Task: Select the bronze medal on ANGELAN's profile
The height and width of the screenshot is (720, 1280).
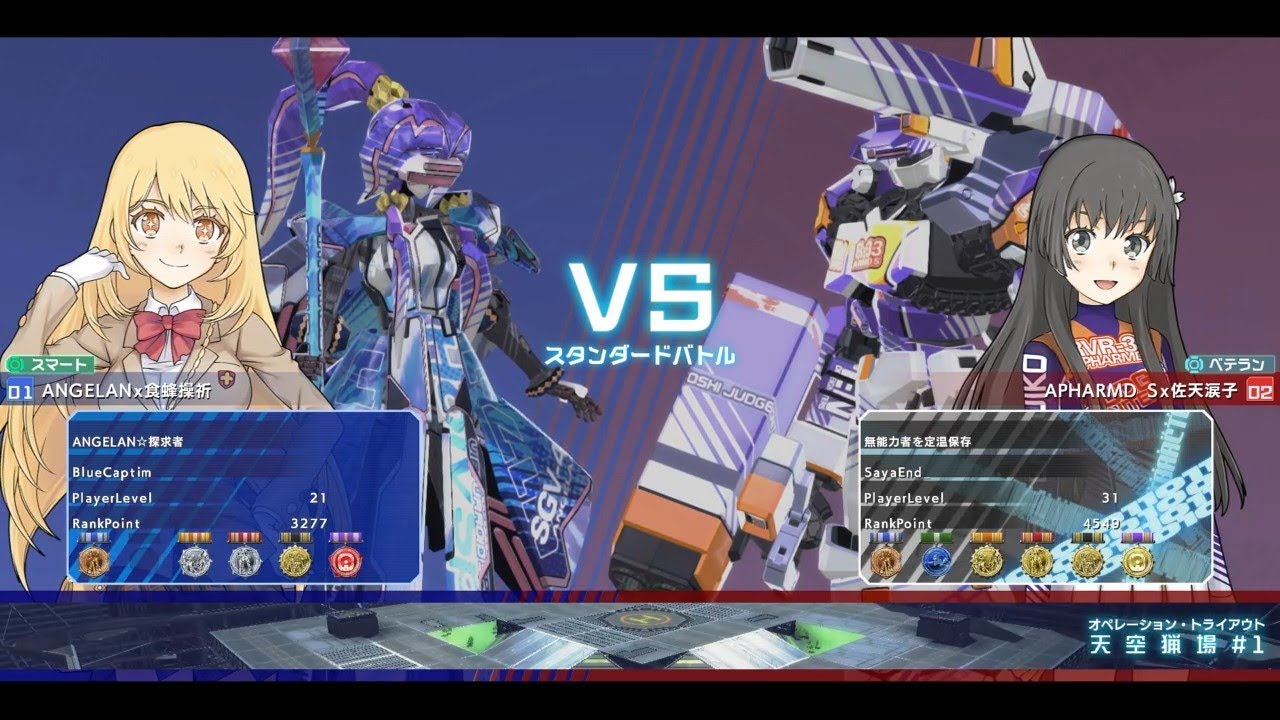Action: [95, 560]
